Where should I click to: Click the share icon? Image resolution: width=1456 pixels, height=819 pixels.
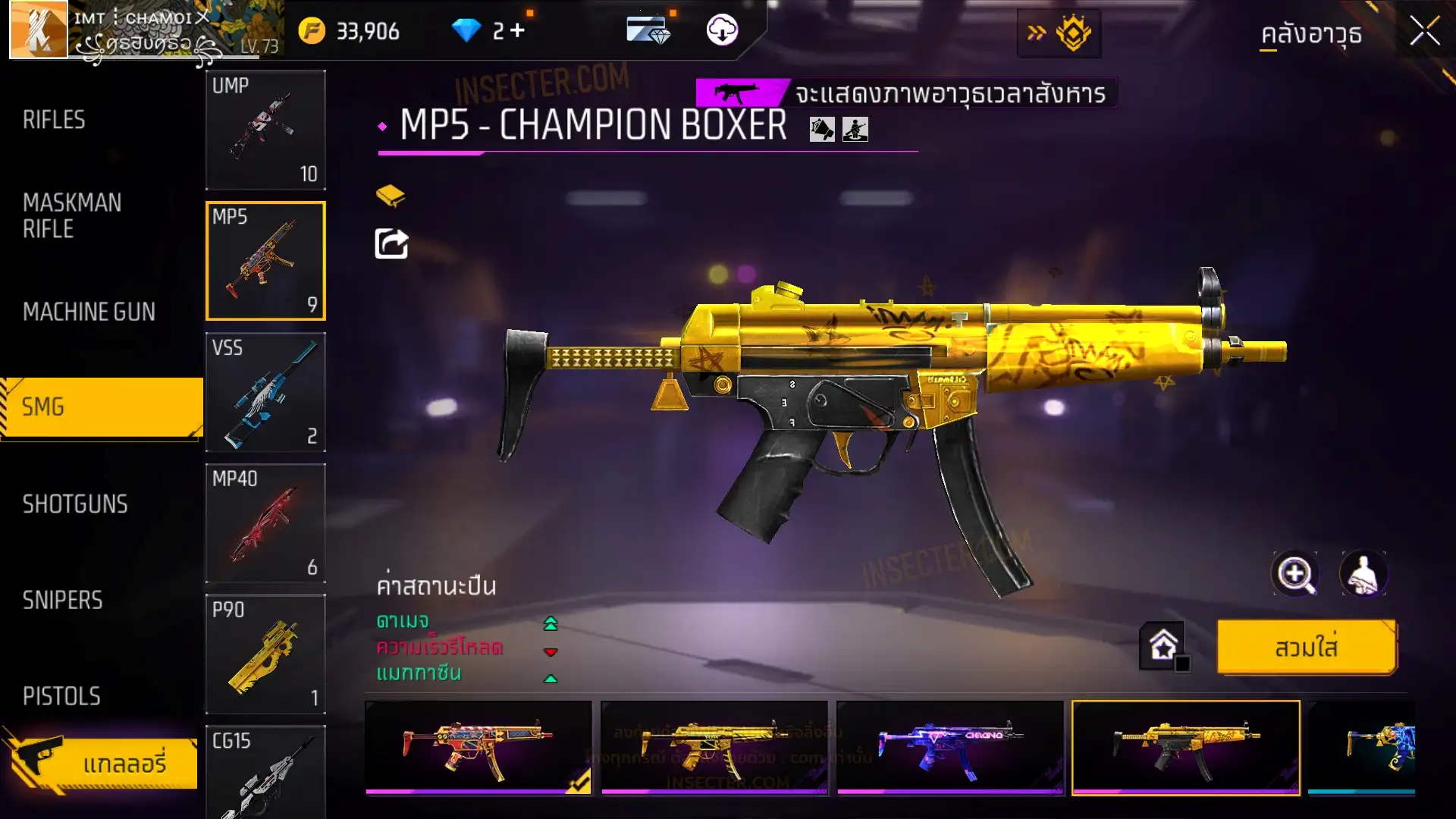click(x=391, y=244)
